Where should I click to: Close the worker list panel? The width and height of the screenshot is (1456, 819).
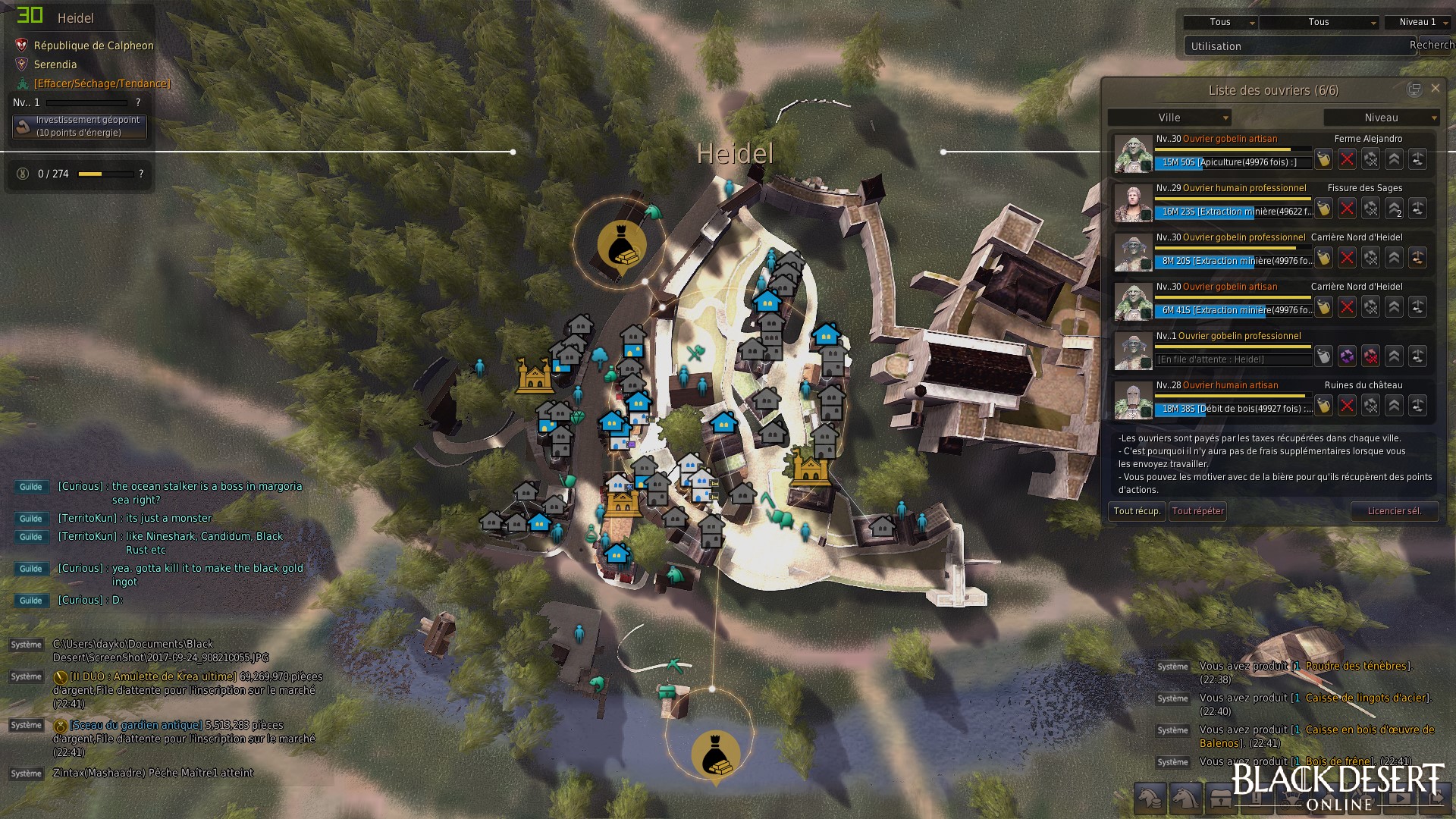point(1435,89)
